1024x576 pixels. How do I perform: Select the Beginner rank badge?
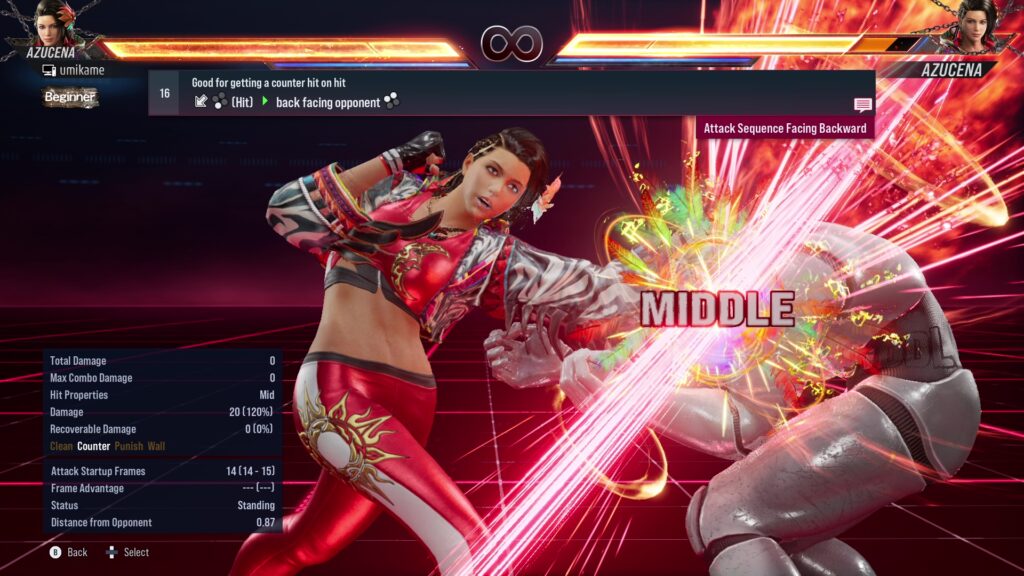(x=70, y=97)
